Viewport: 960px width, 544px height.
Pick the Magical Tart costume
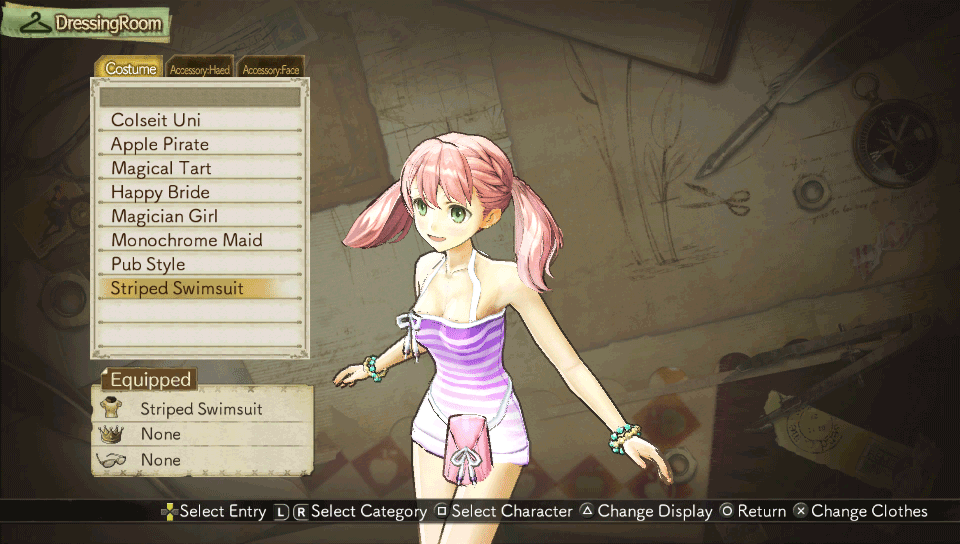pyautogui.click(x=200, y=168)
